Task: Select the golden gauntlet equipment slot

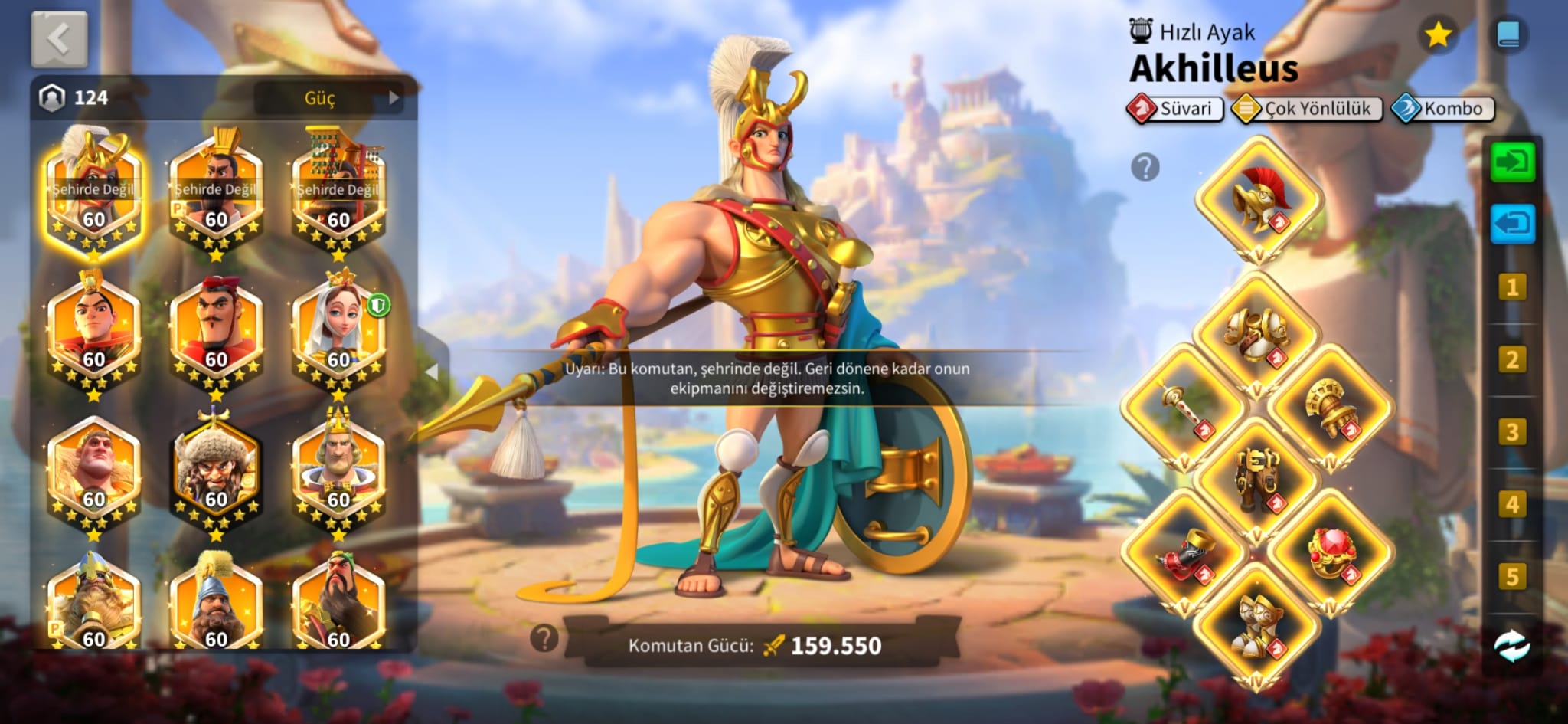Action: tap(1331, 407)
